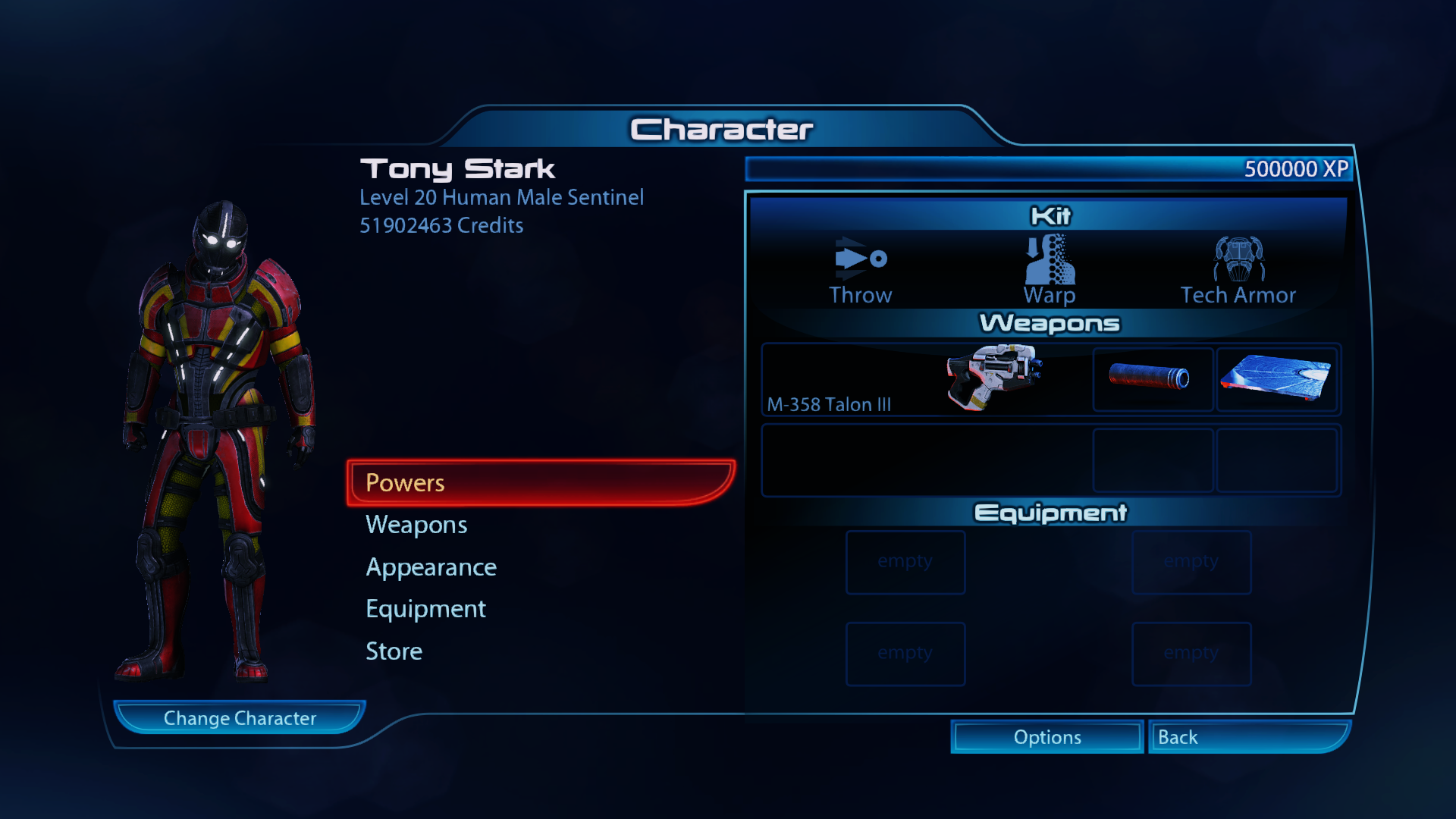Viewport: 1456px width, 819px height.
Task: Choose the pistol barrel mod slot
Action: (x=1152, y=379)
